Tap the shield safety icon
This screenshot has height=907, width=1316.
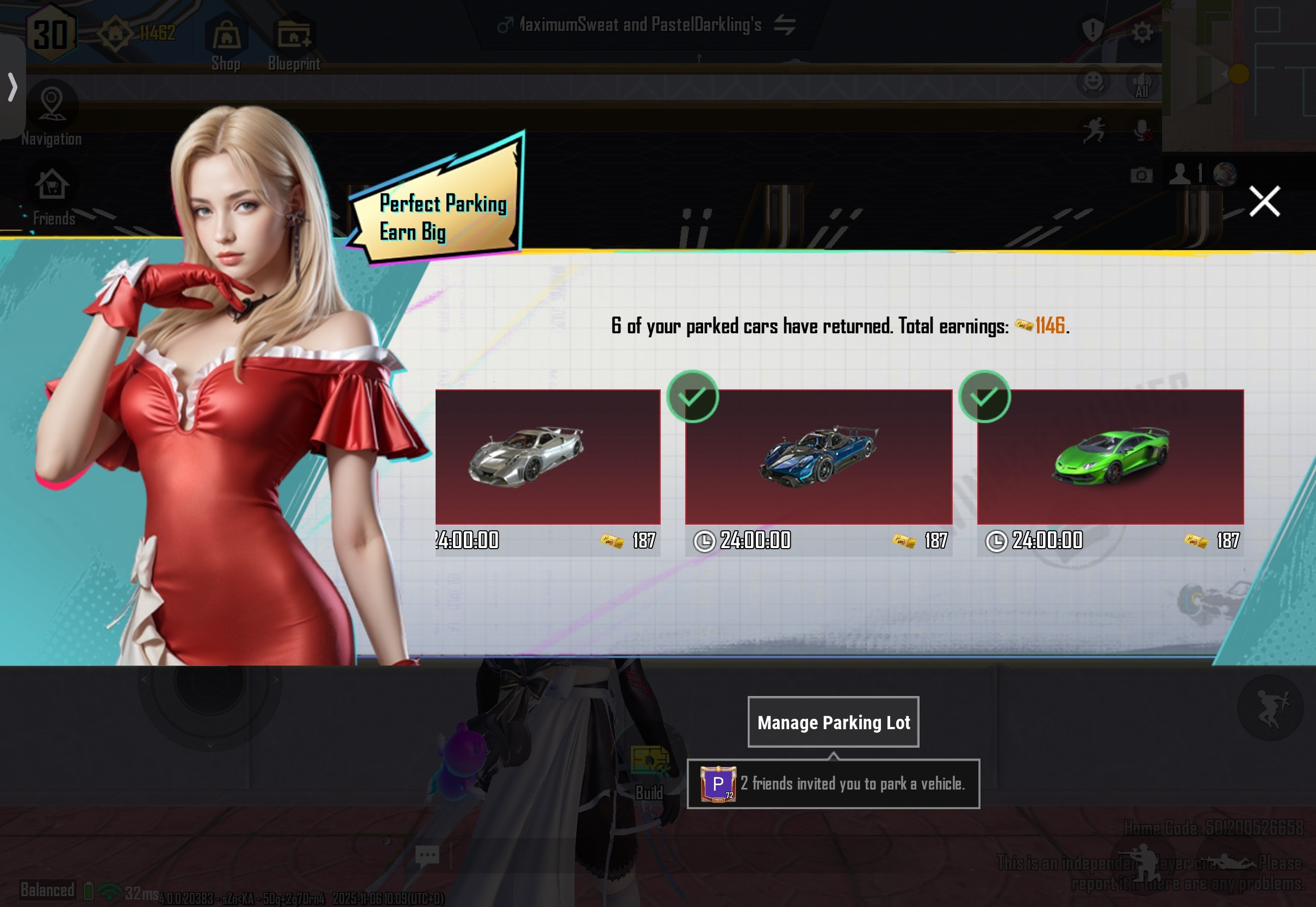point(1092,30)
